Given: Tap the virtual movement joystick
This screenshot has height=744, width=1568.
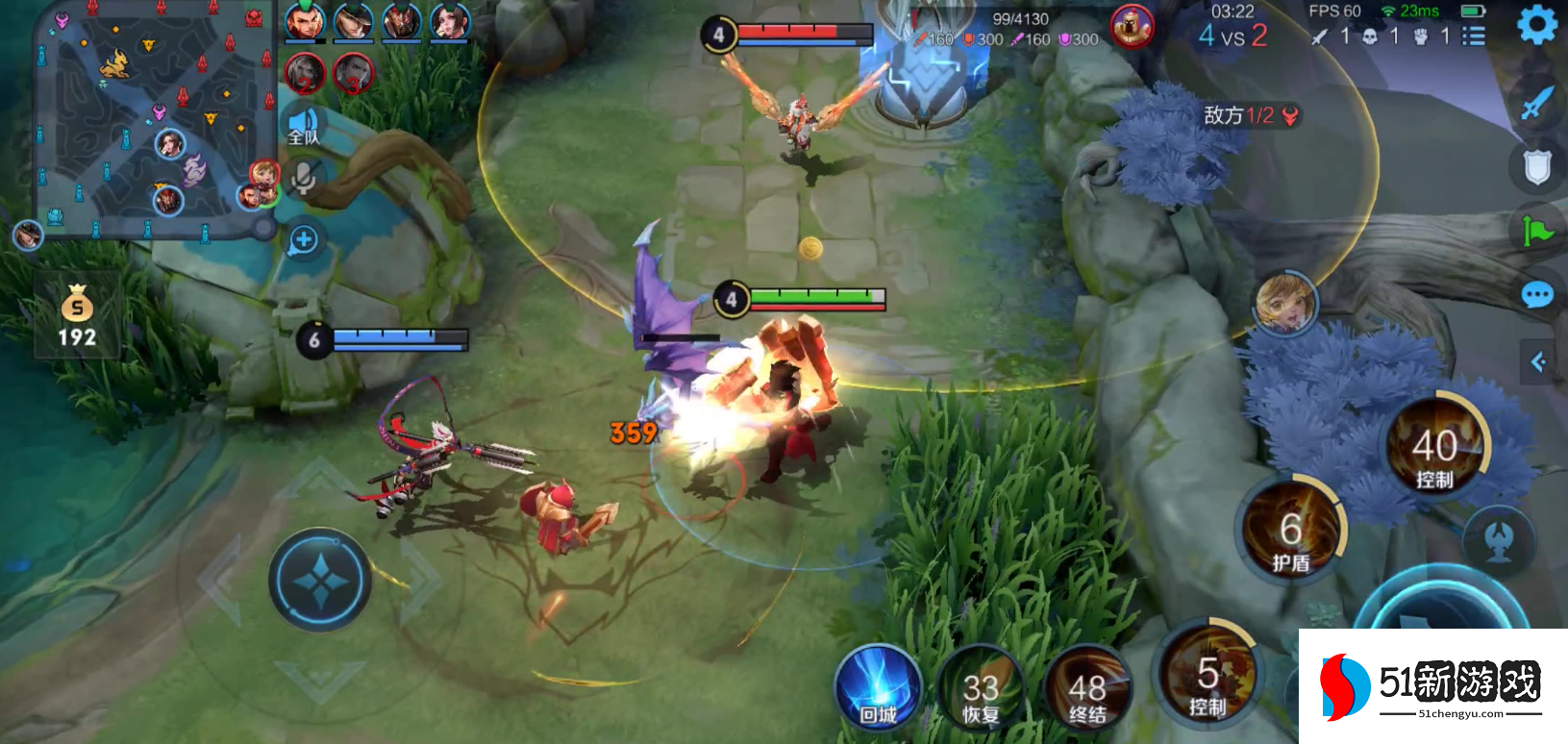Looking at the screenshot, I should [x=319, y=580].
